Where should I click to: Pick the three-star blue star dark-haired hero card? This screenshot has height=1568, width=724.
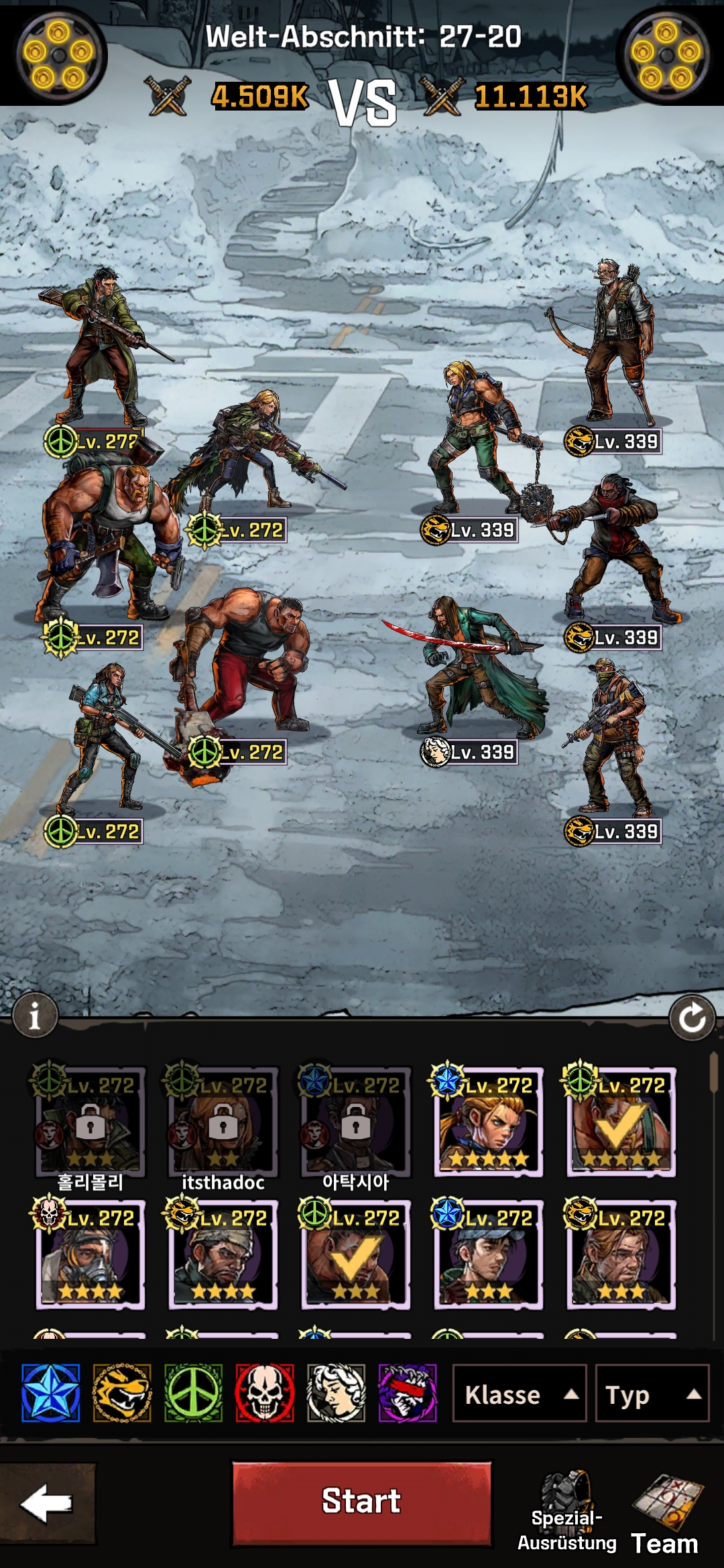tap(489, 1254)
